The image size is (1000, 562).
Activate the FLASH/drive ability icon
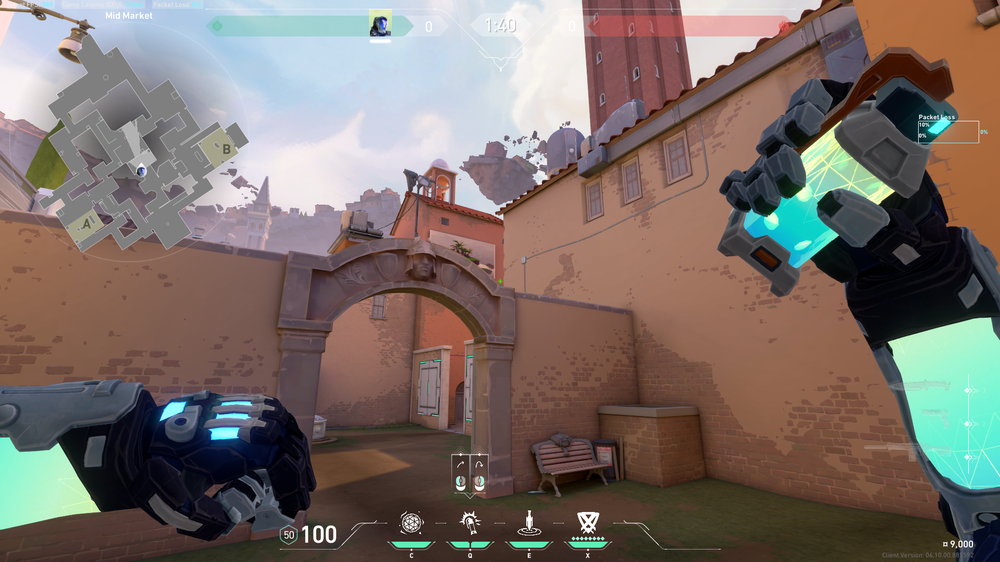click(x=469, y=522)
